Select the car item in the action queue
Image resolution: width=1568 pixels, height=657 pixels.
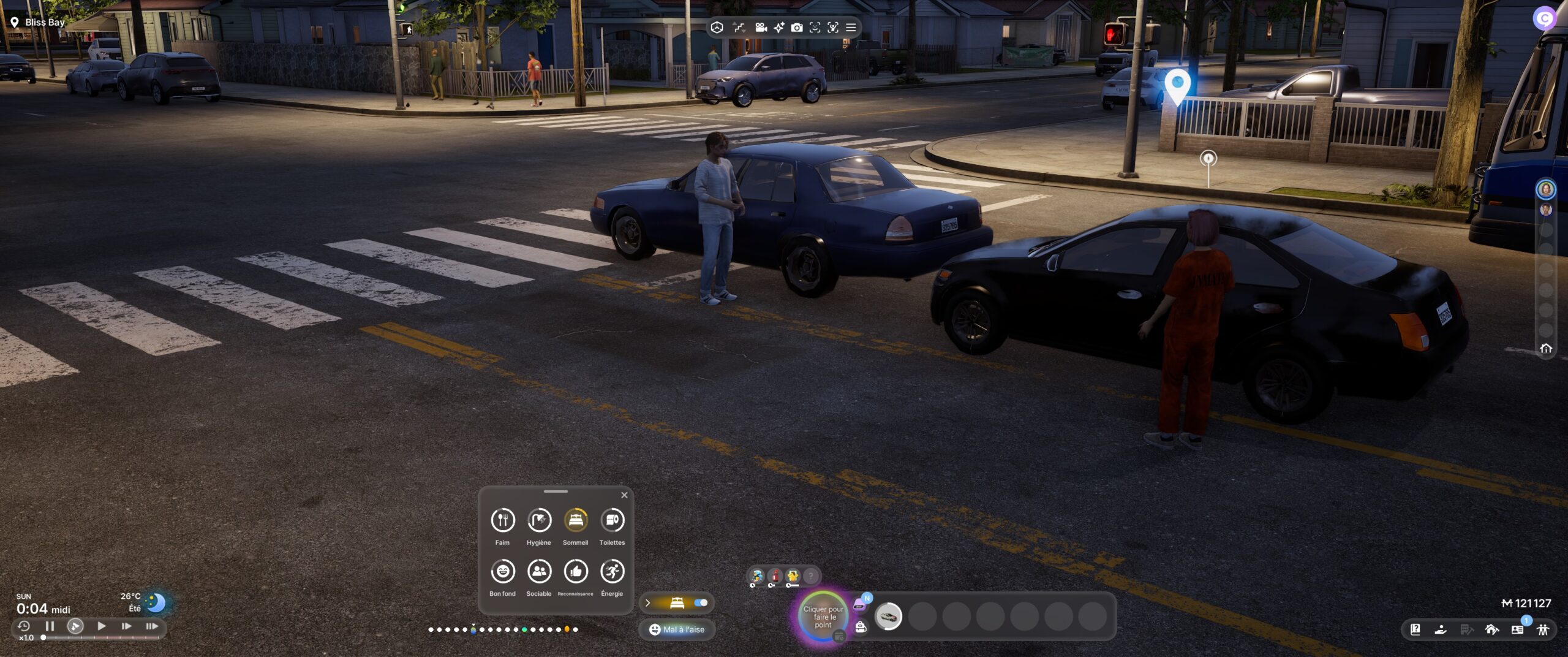coord(888,616)
